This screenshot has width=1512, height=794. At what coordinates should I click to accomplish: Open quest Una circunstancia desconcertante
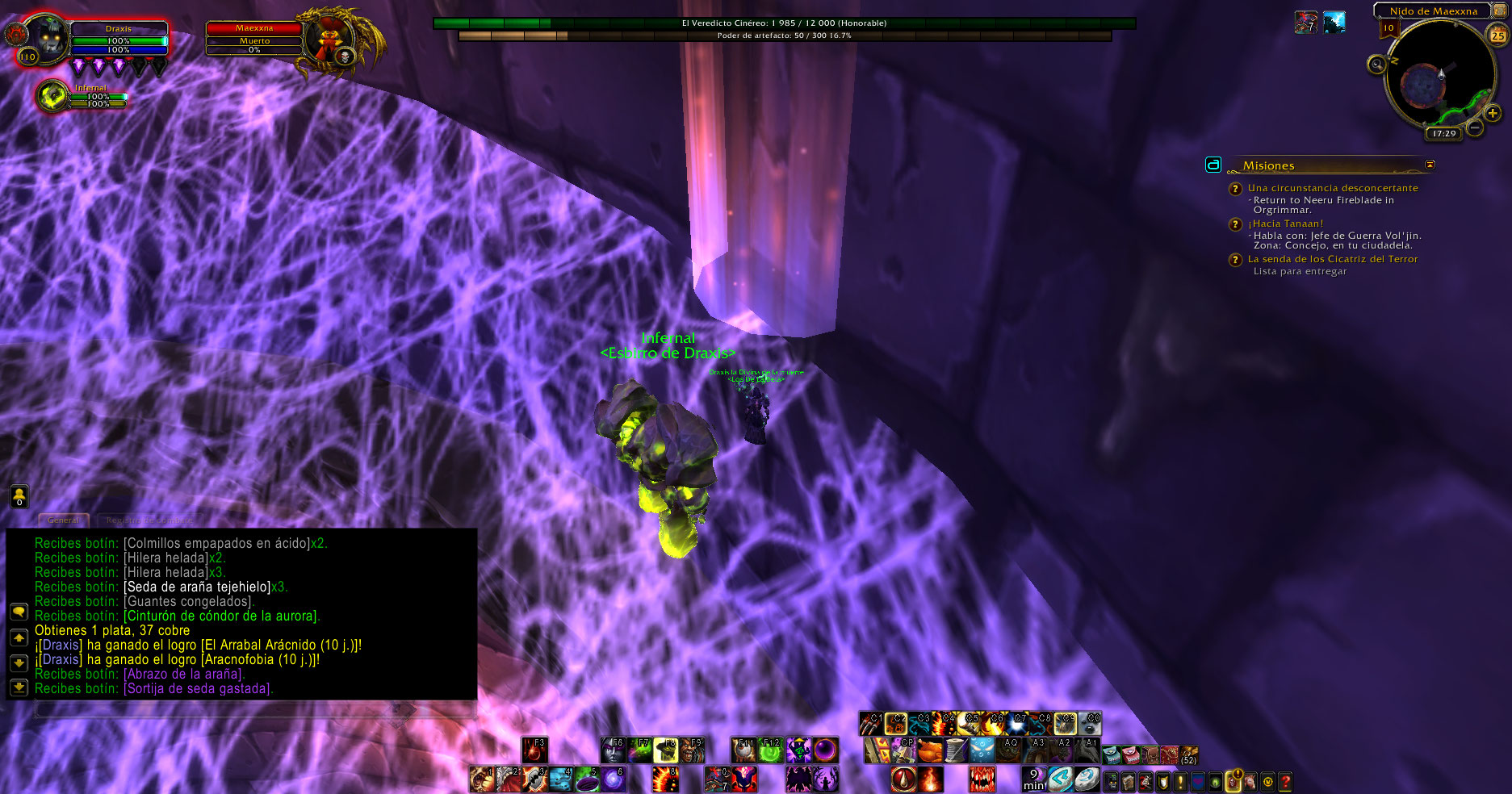click(1332, 188)
